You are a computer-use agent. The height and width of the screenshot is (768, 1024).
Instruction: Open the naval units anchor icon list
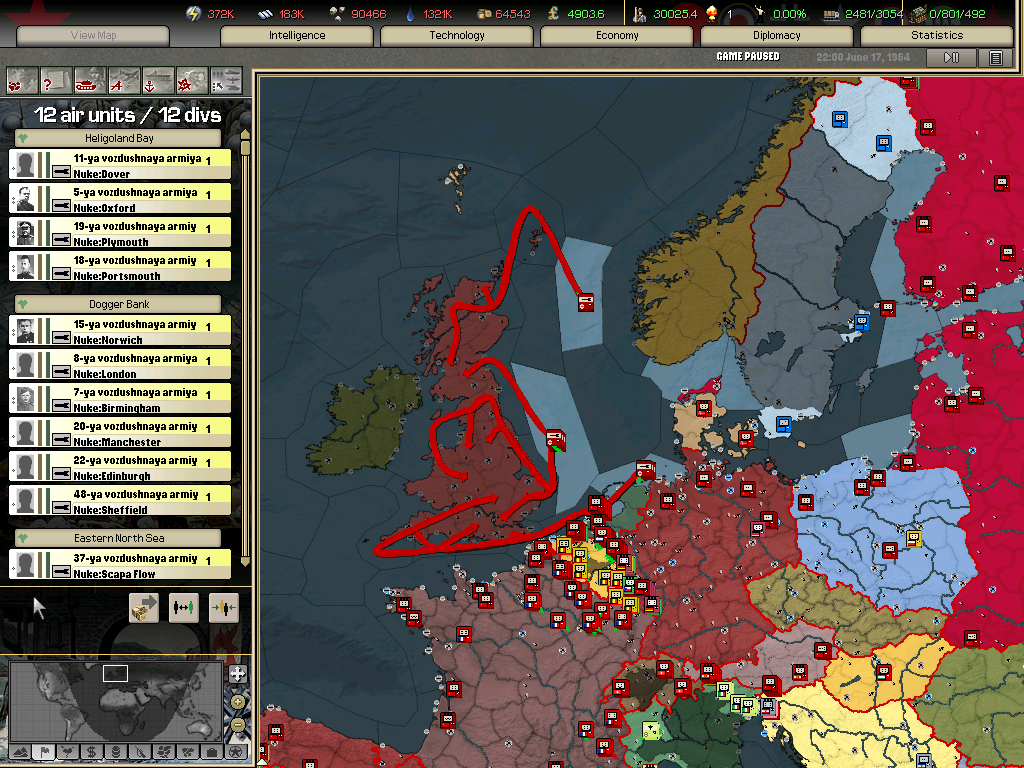(x=158, y=79)
